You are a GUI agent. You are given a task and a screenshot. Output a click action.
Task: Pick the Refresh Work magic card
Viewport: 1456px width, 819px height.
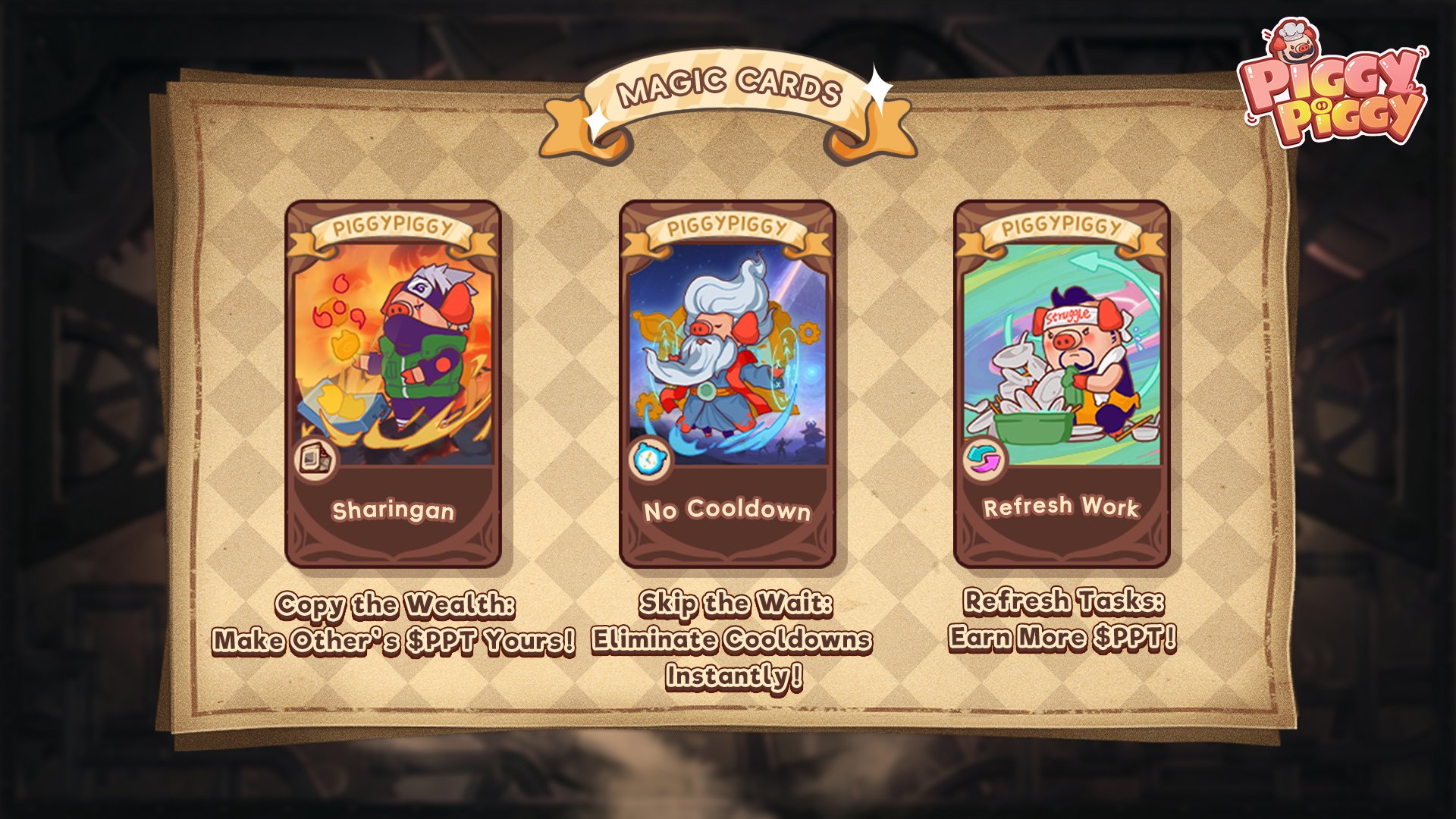coord(1062,384)
